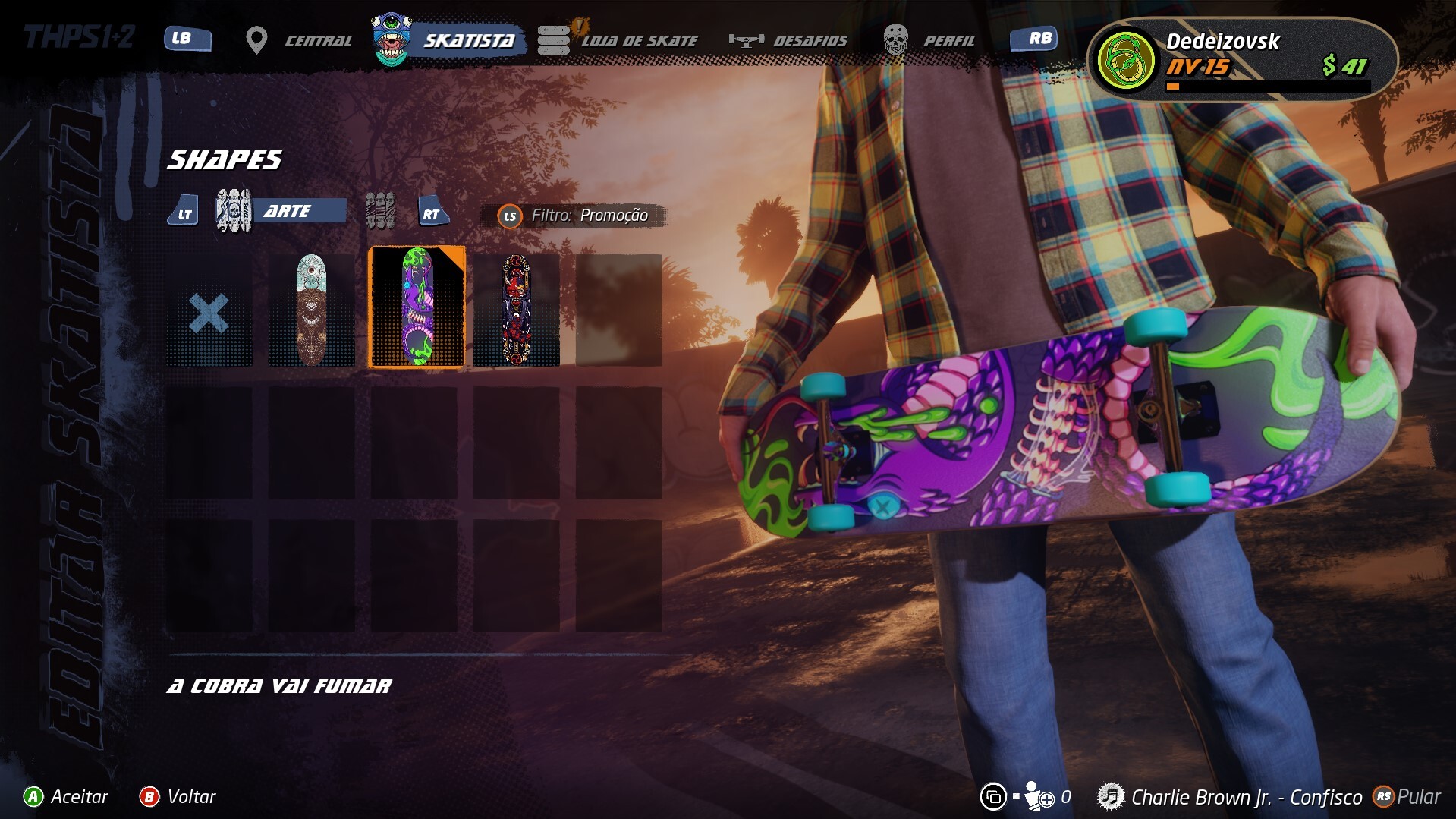Select the brown owl-eye deck design

coord(311,310)
